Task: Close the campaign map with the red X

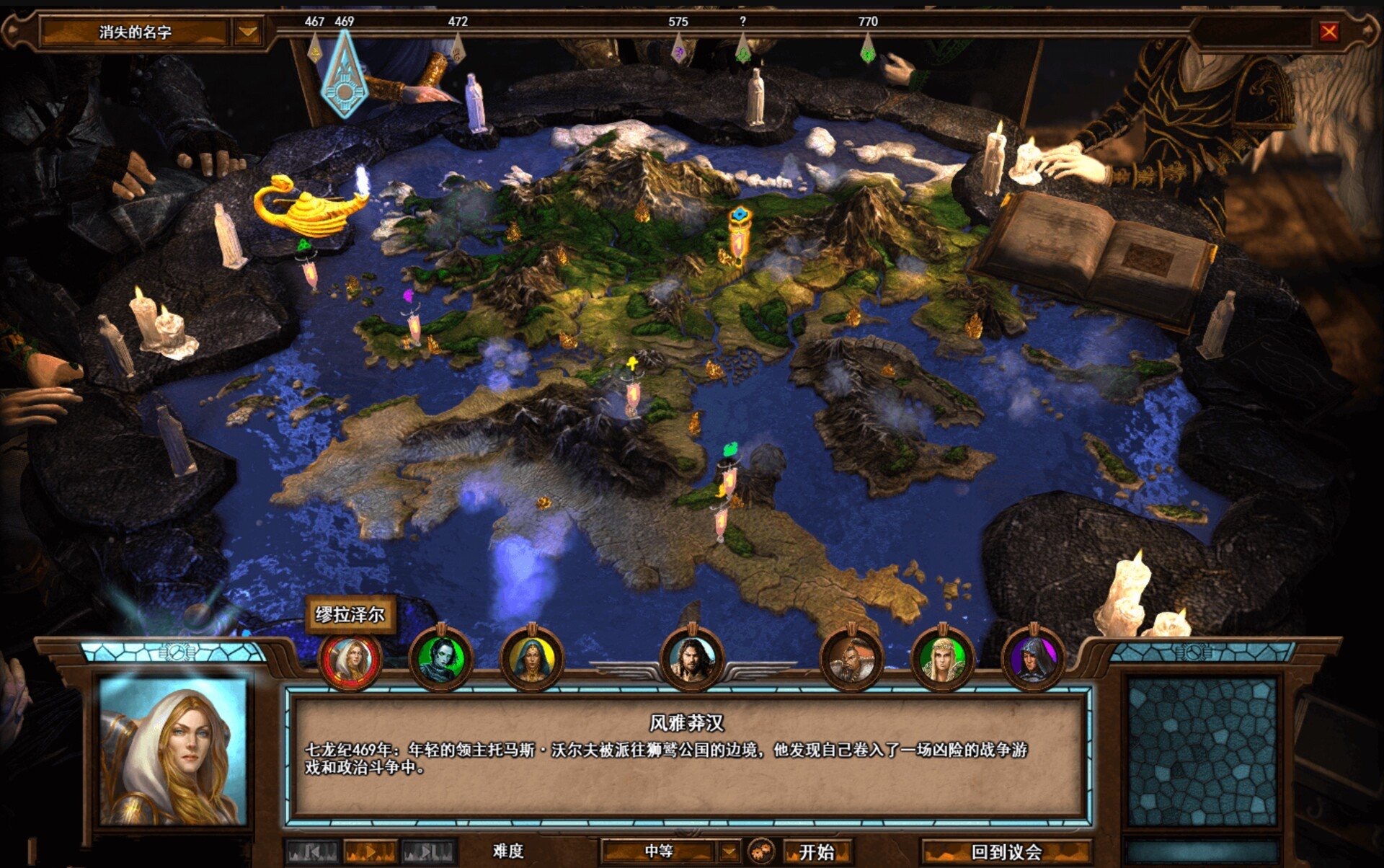Action: 1328,32
